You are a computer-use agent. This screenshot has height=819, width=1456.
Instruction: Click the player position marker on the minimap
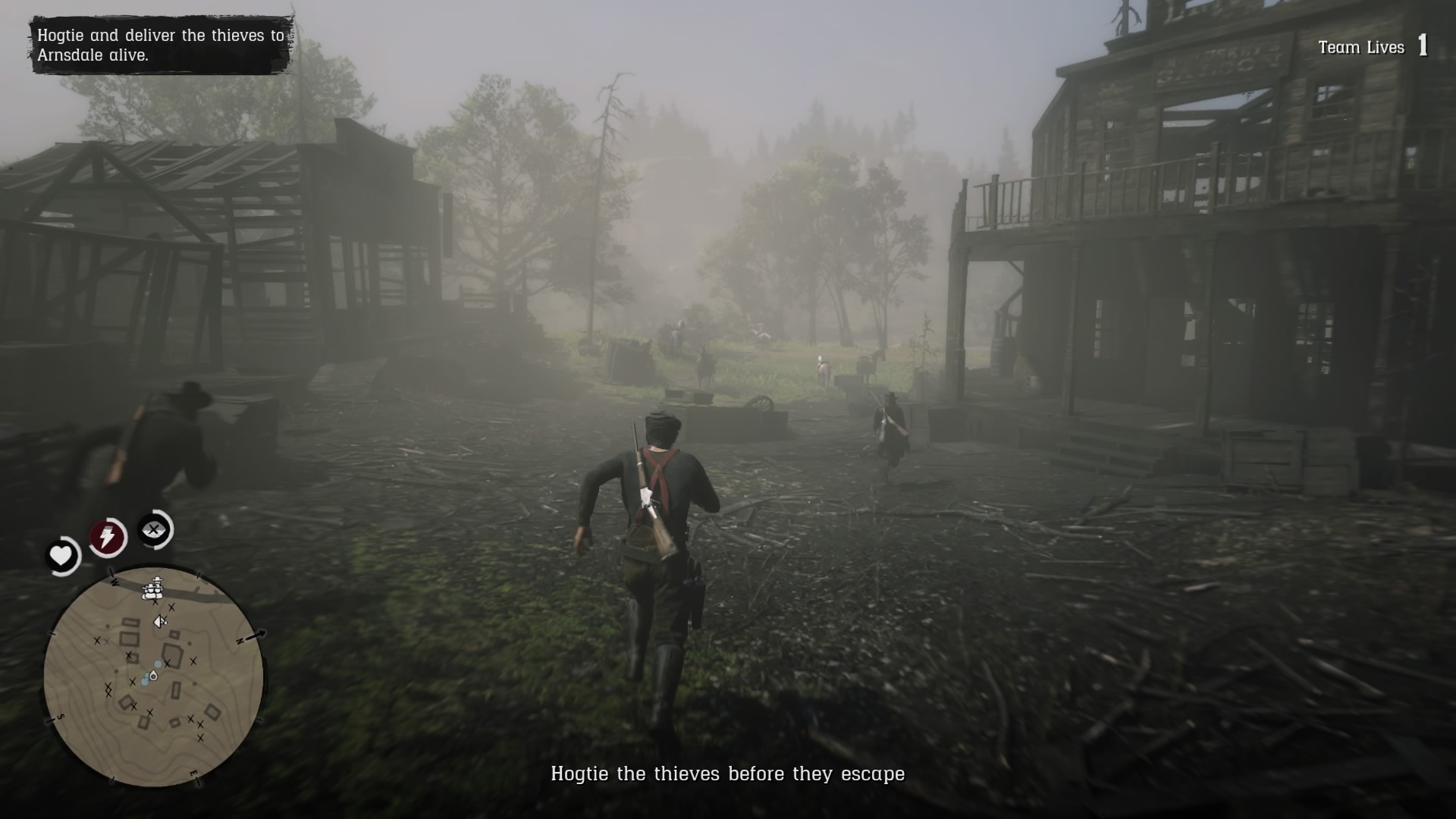pos(152,676)
